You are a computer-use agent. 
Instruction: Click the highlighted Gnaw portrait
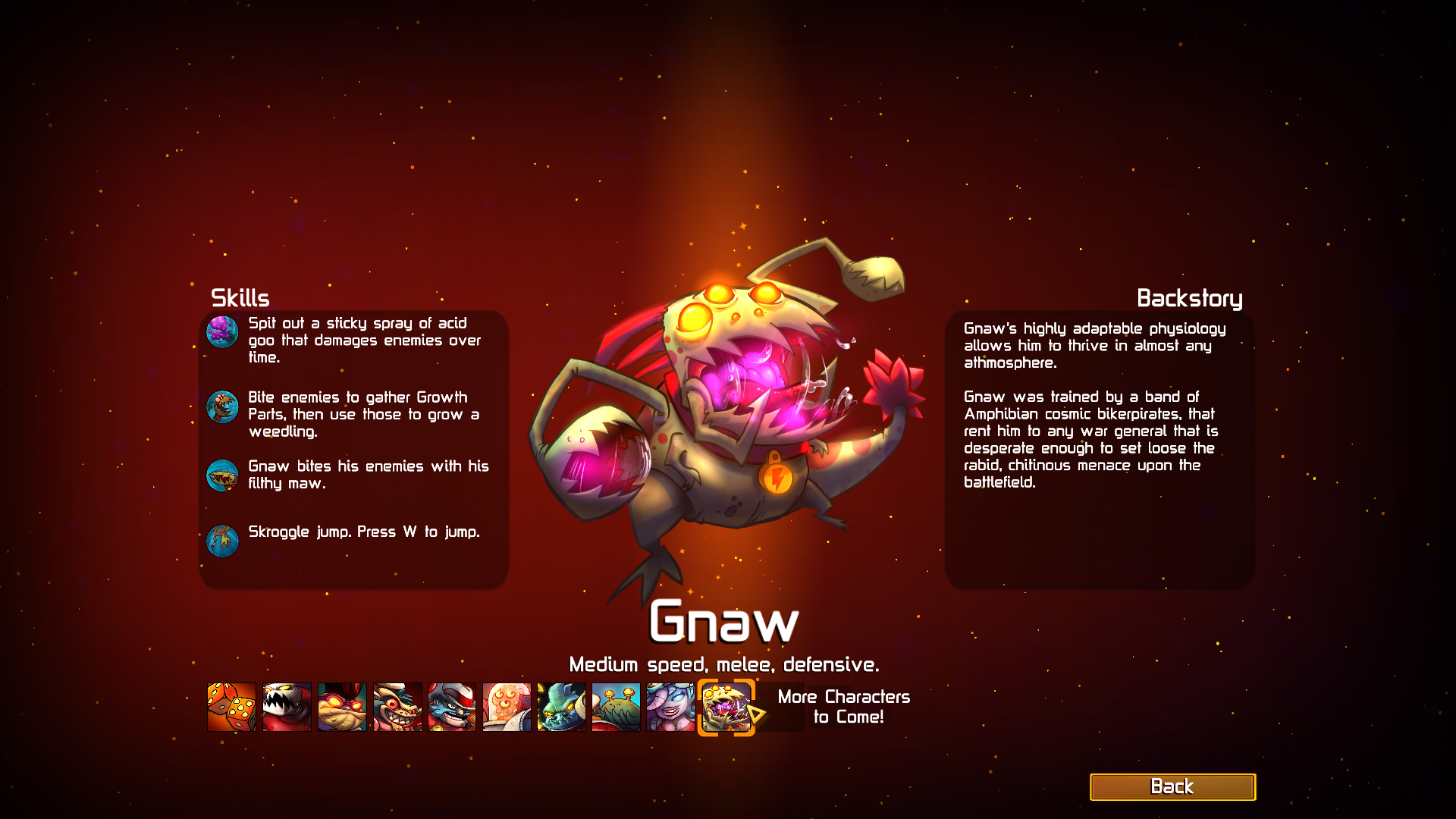(x=726, y=706)
